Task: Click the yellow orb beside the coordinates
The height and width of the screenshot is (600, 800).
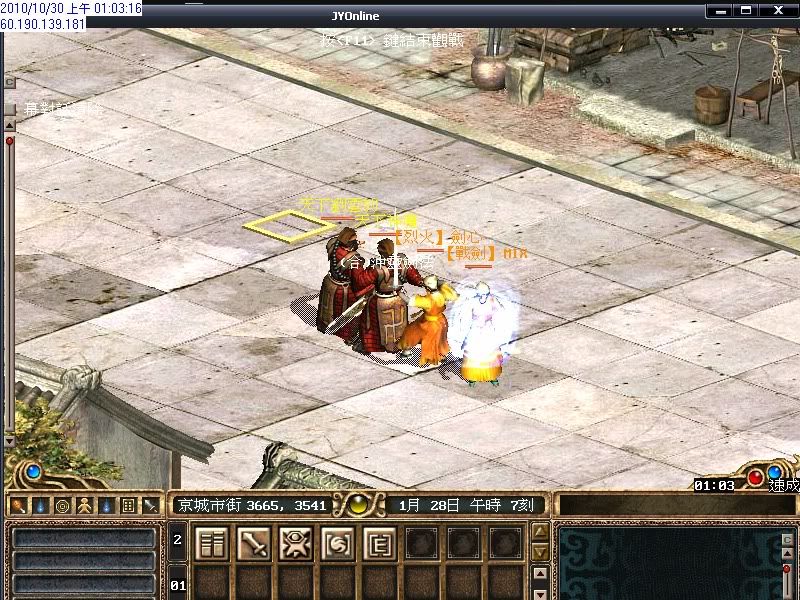Action: pos(358,504)
